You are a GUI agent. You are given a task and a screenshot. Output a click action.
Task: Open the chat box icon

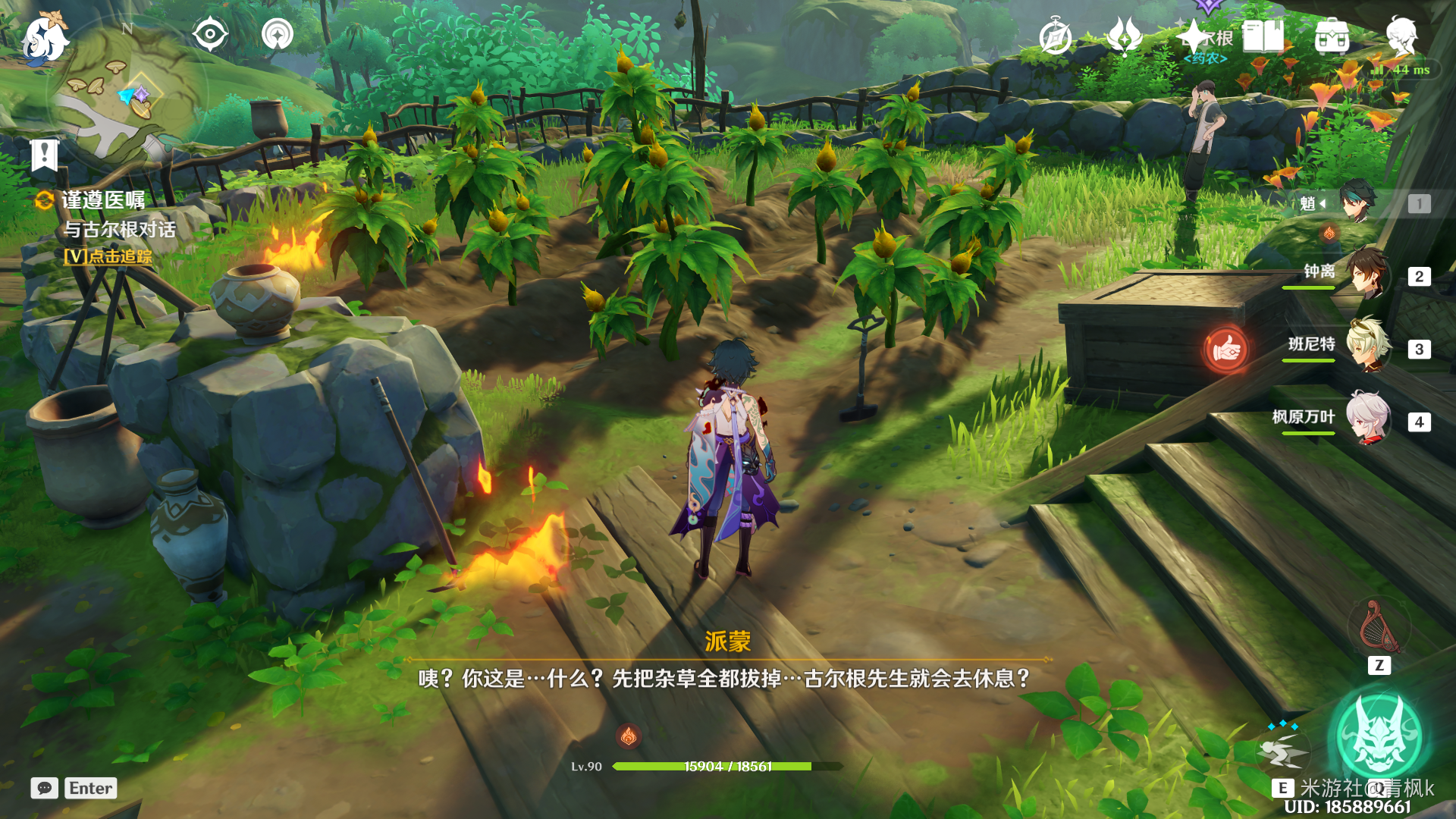click(44, 788)
